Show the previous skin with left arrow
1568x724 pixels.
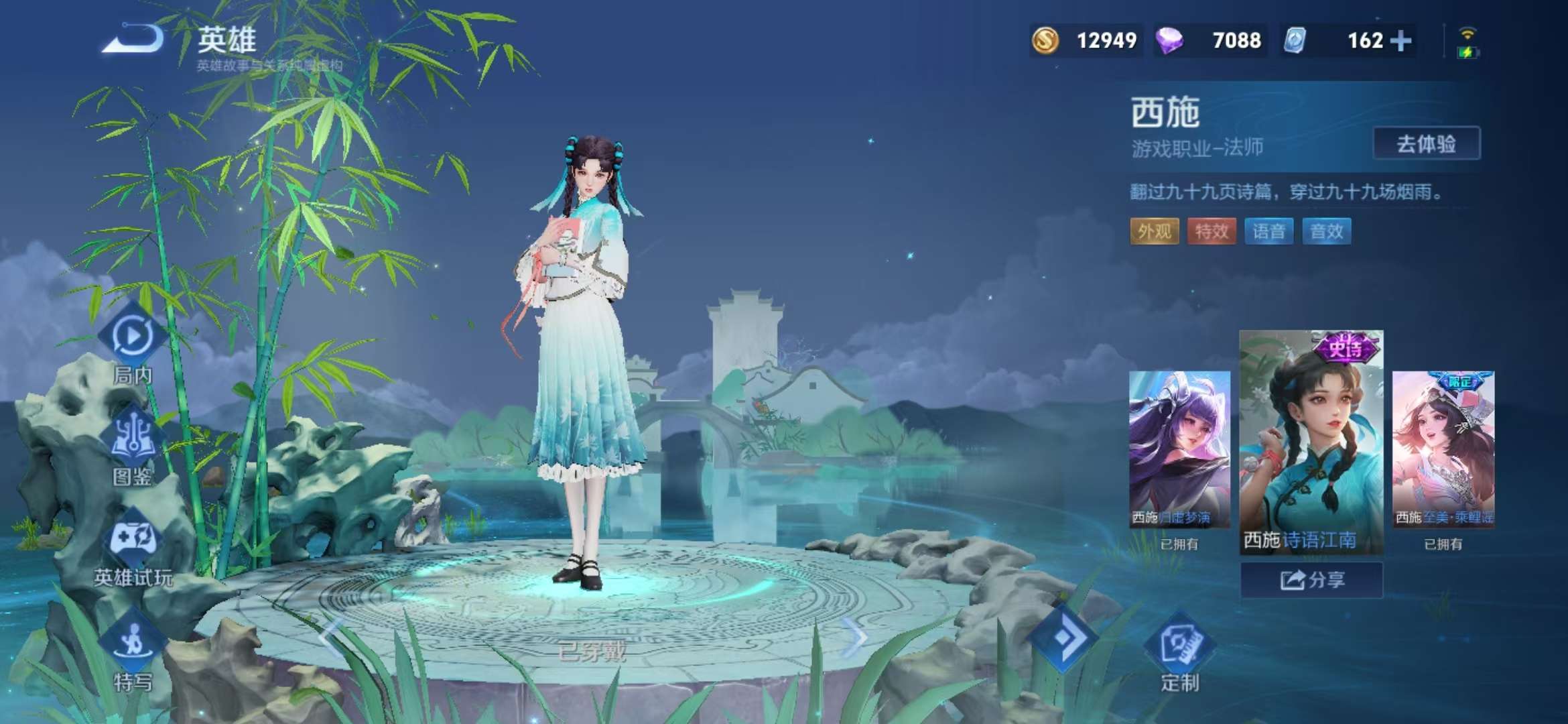331,638
